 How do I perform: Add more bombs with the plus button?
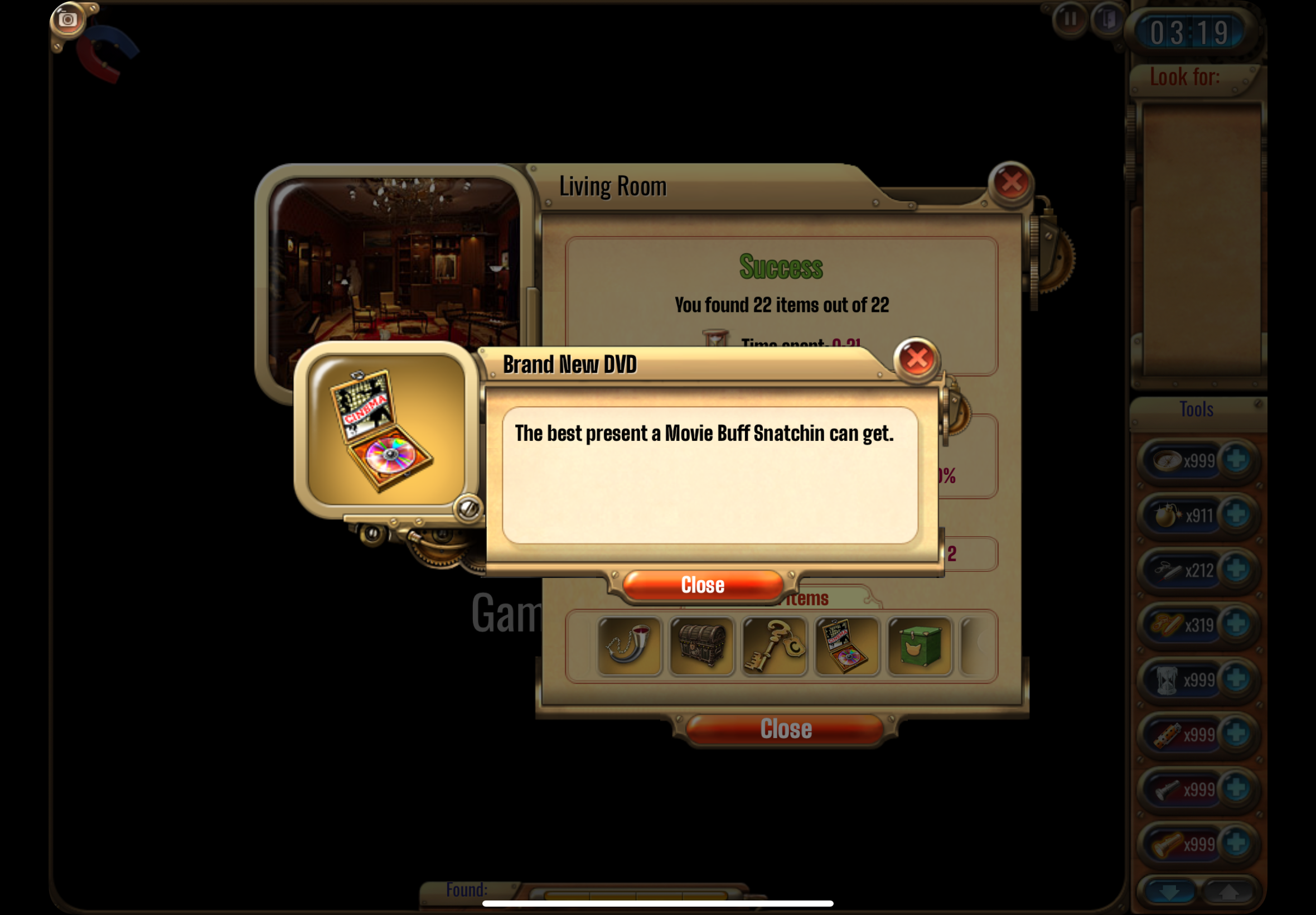tap(1236, 515)
